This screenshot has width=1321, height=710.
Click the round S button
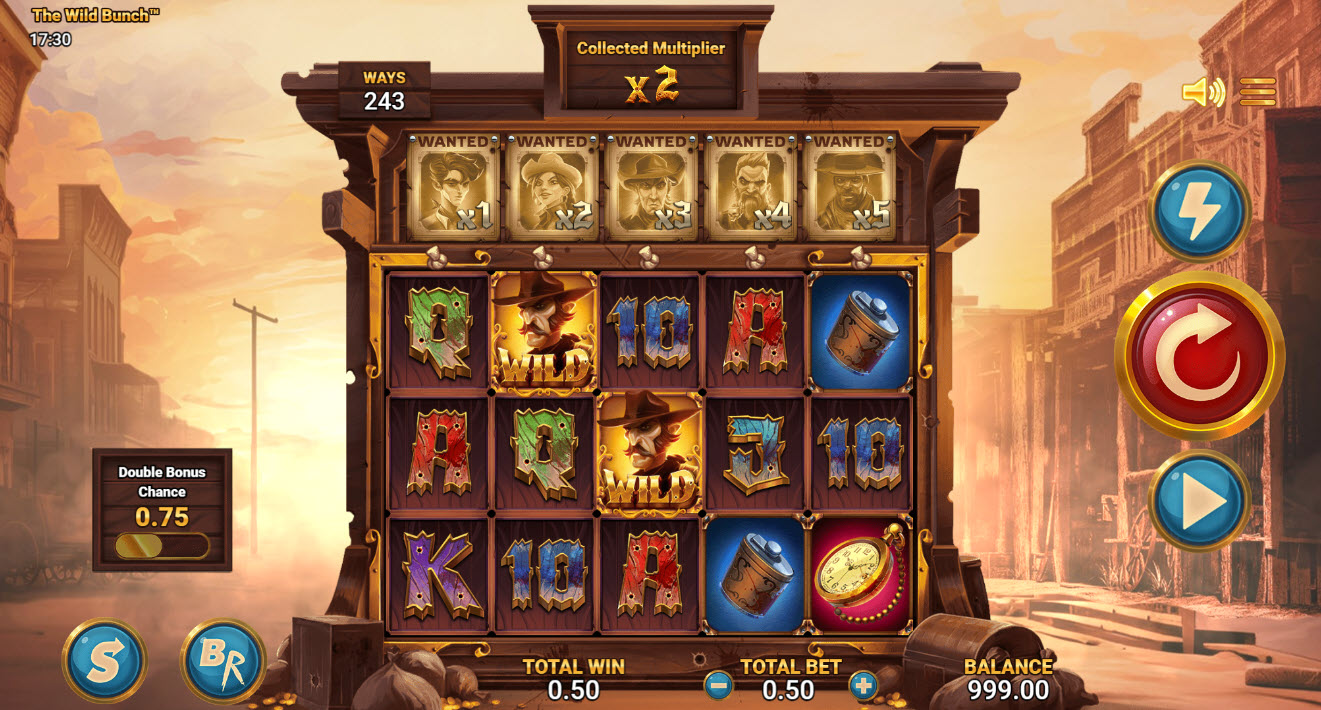[105, 661]
